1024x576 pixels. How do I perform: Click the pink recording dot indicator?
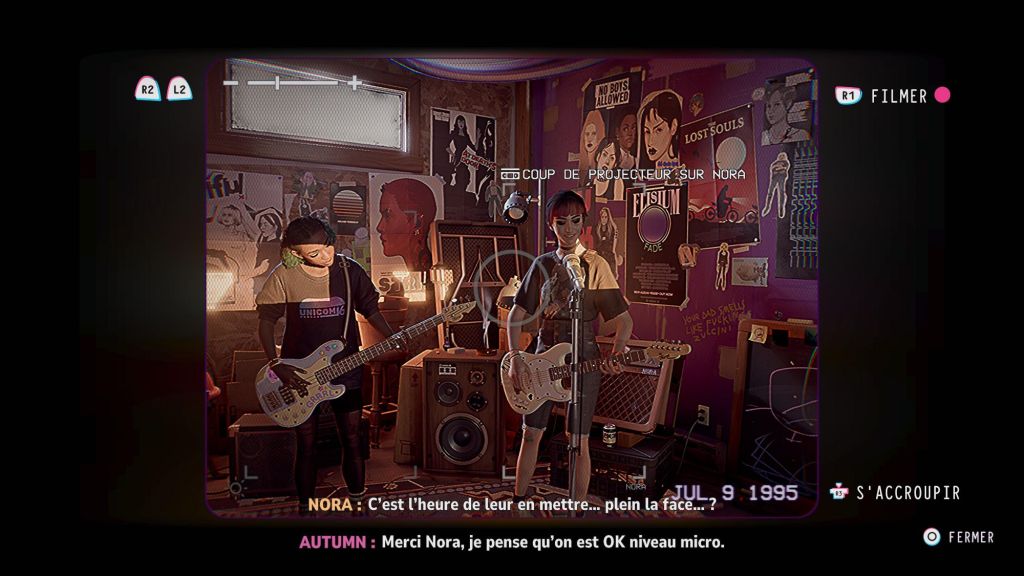(942, 96)
